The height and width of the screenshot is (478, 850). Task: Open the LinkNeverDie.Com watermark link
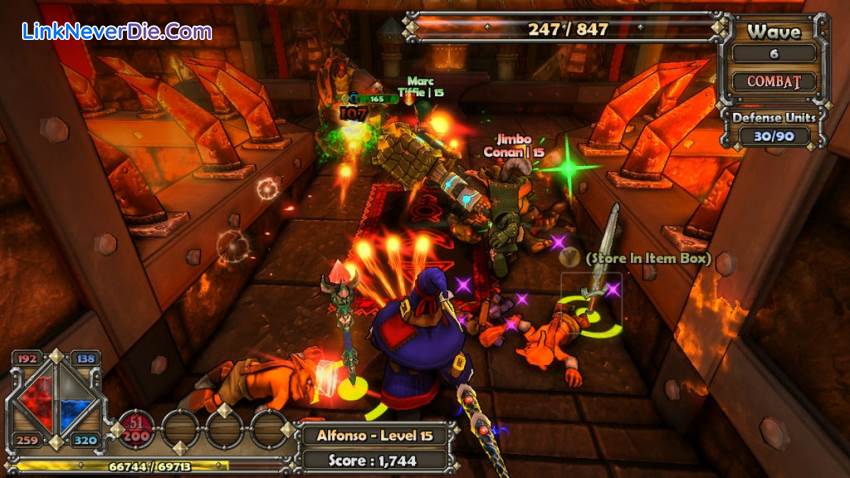[117, 31]
